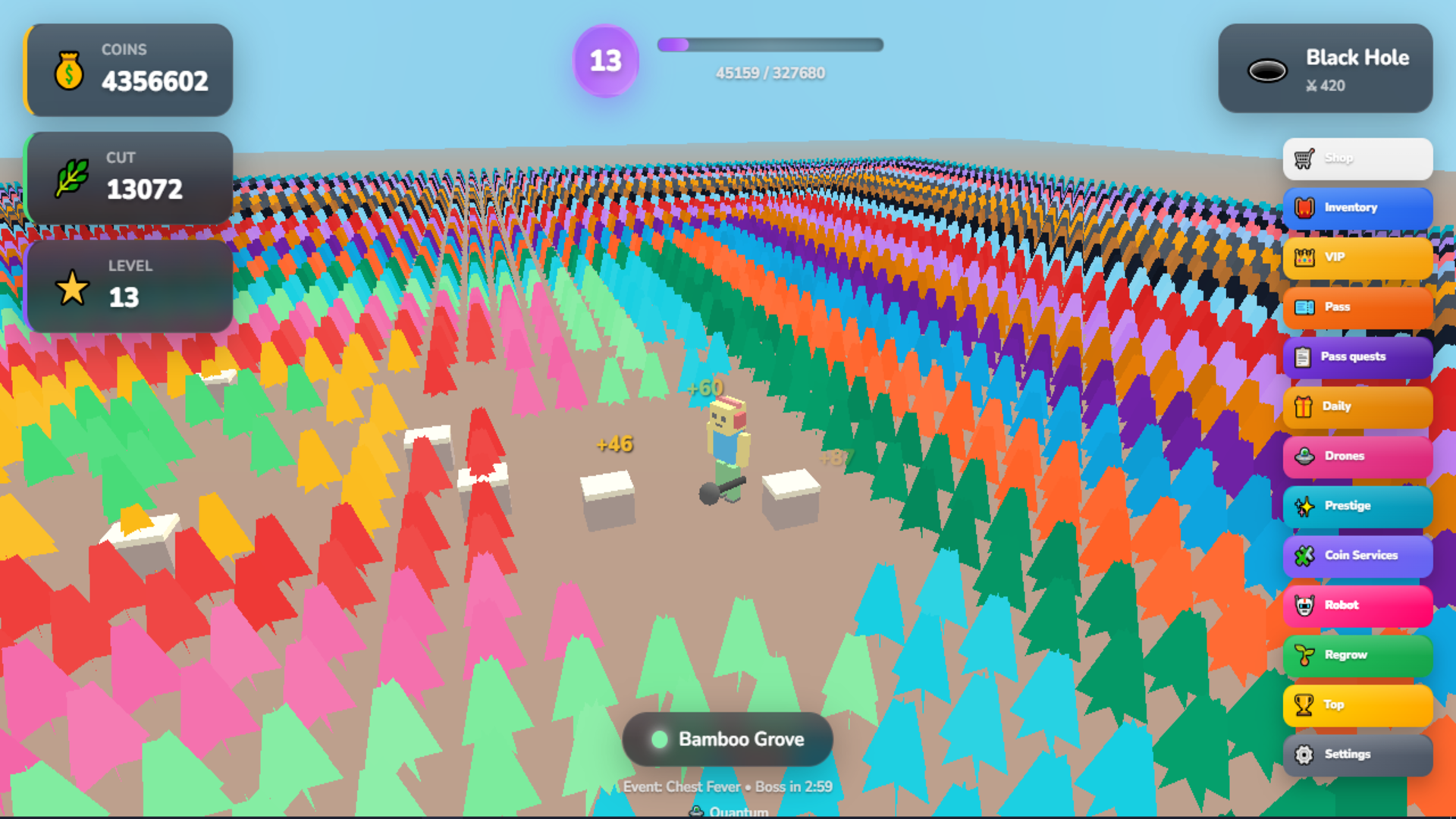Click the Bamboo Grove zone label
Image resolution: width=1456 pixels, height=819 pixels.
[x=727, y=739]
